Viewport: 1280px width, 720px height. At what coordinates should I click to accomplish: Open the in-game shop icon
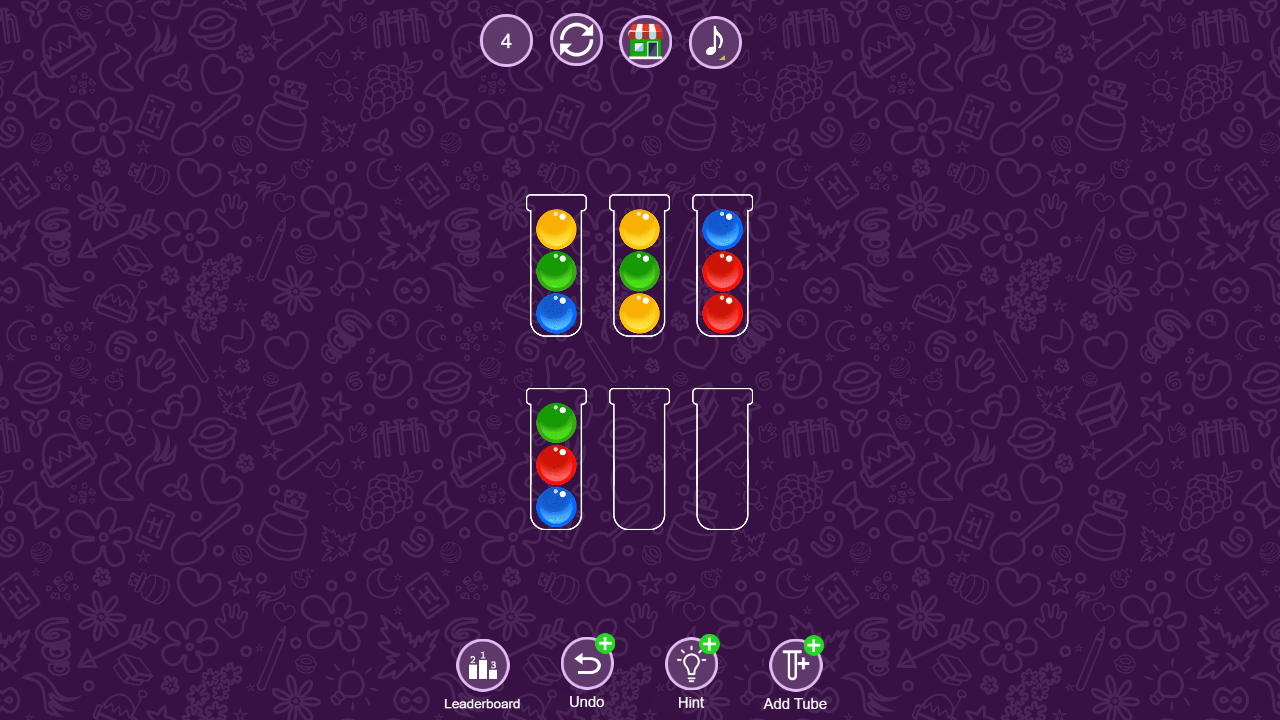(x=645, y=41)
